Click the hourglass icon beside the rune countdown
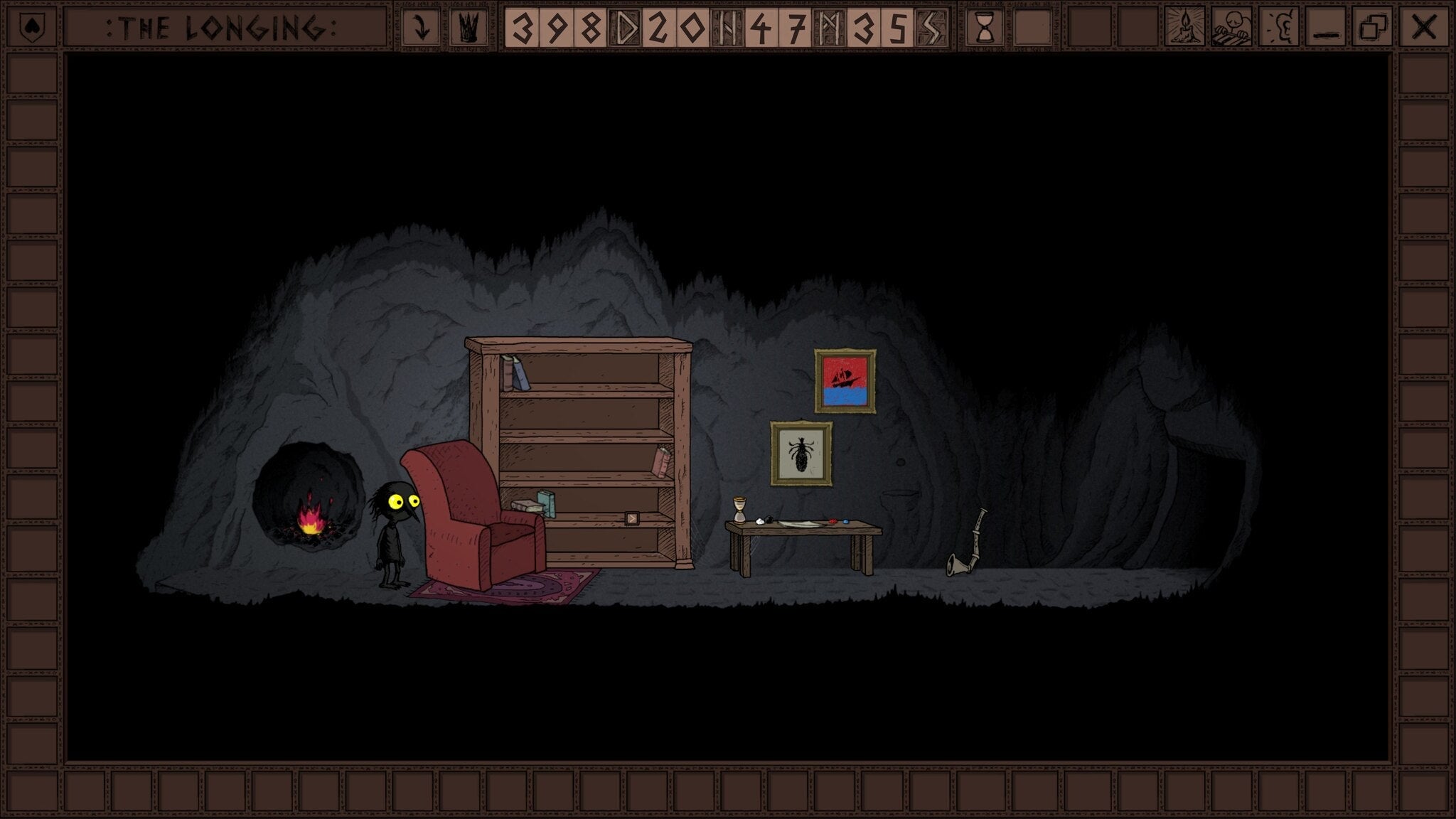The height and width of the screenshot is (819, 1456). (985, 27)
